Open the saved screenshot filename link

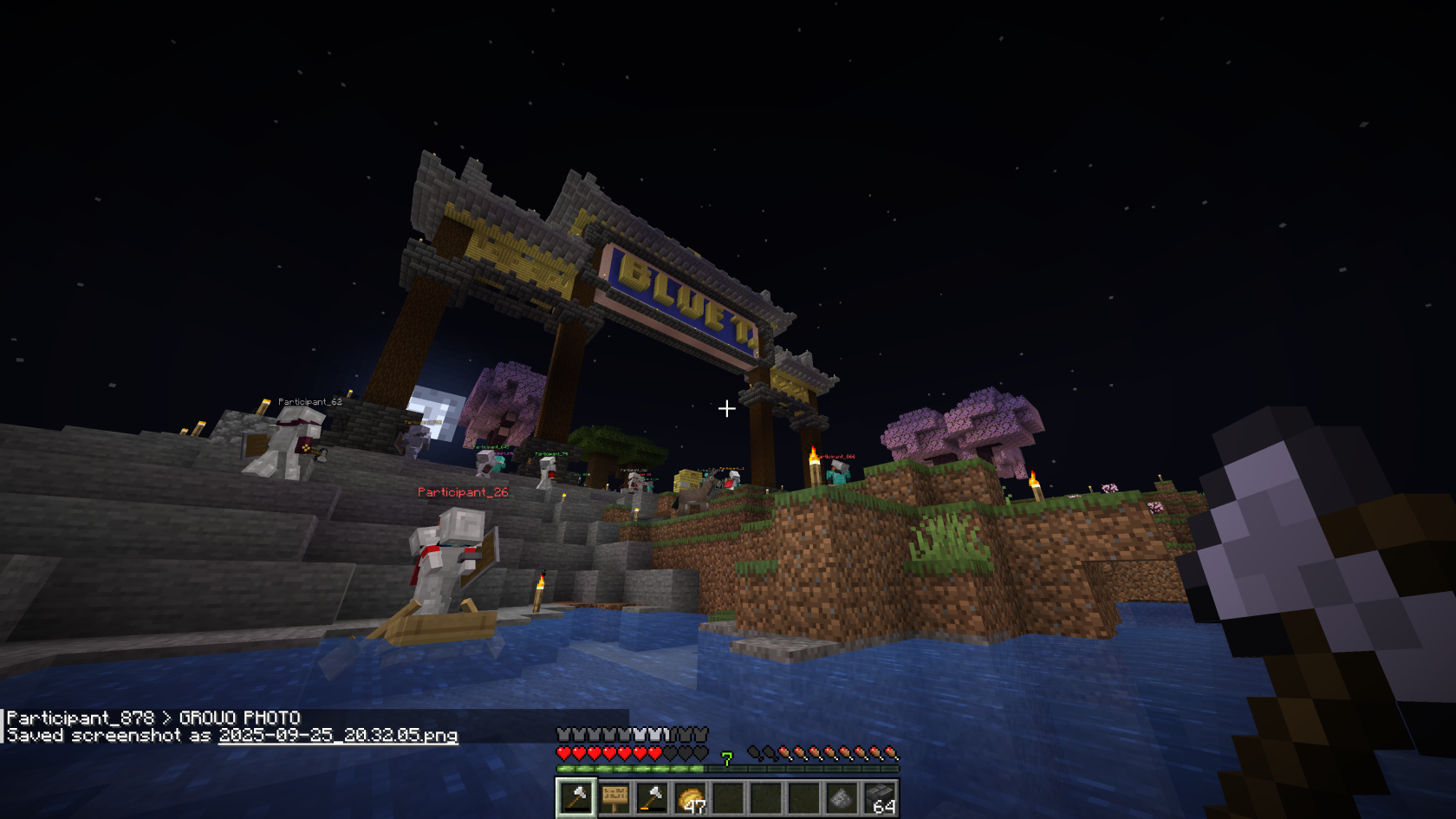point(337,736)
